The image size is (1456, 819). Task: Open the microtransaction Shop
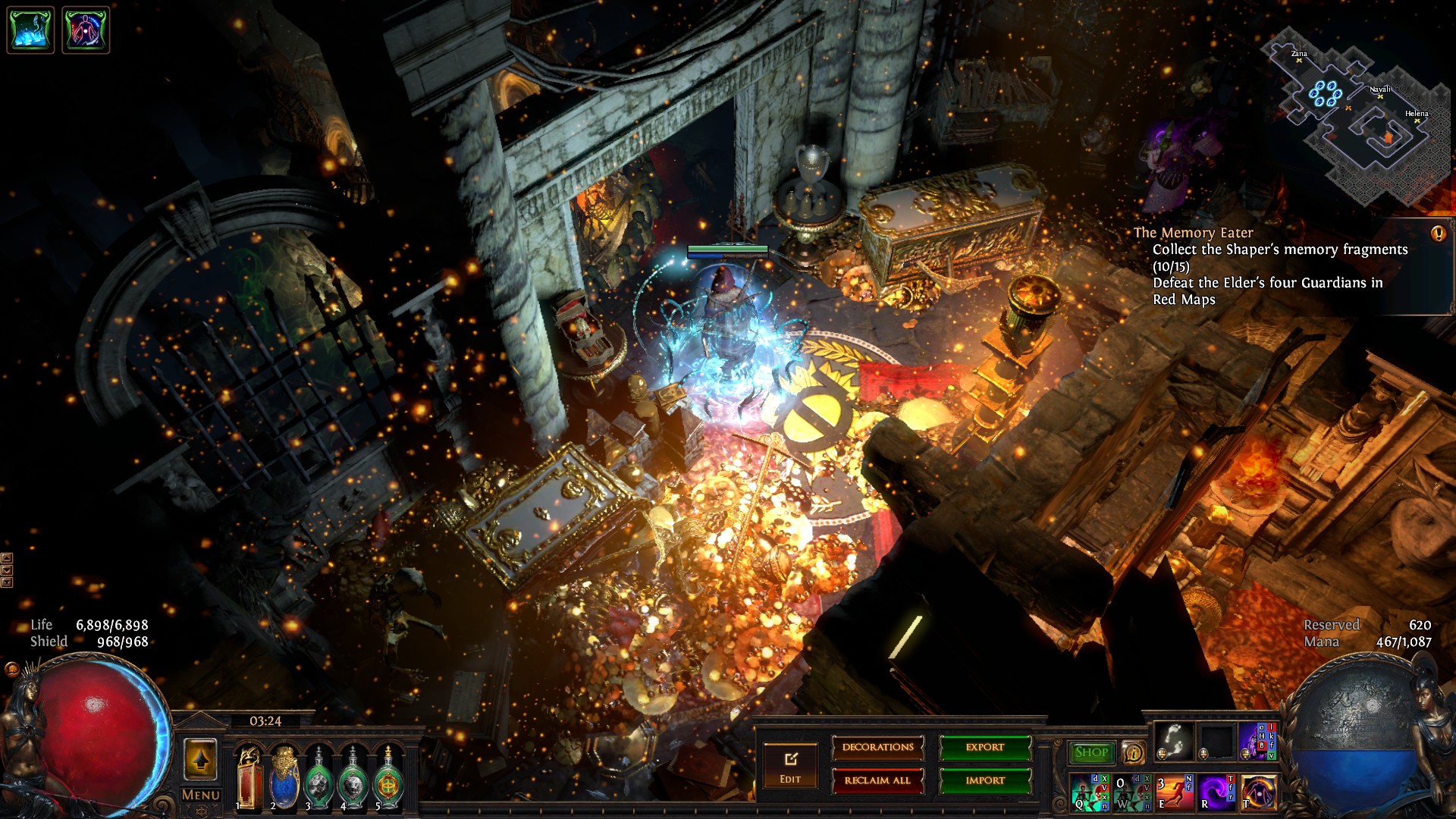(1091, 752)
